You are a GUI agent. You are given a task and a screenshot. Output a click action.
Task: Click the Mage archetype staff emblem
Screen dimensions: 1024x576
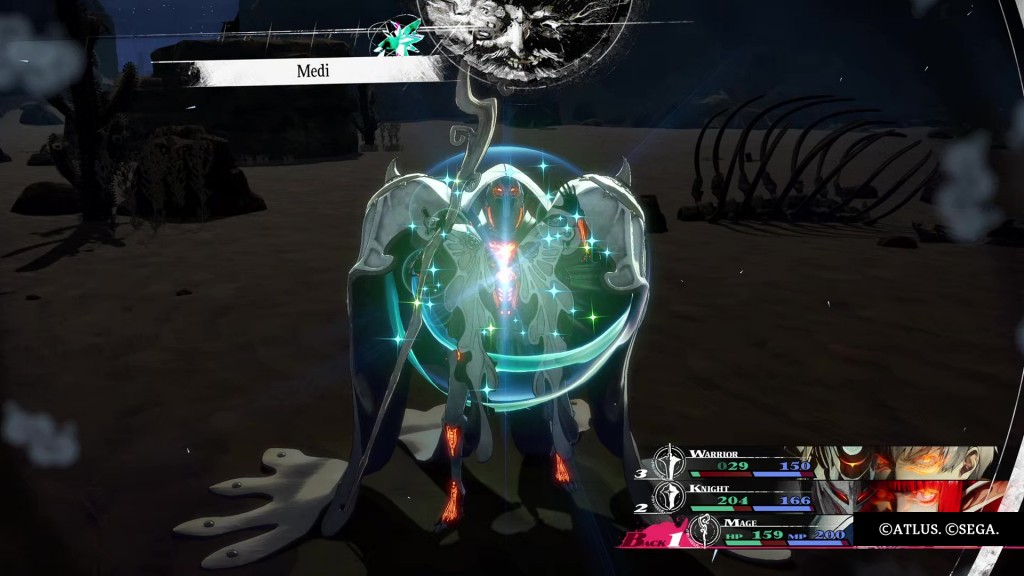point(706,531)
